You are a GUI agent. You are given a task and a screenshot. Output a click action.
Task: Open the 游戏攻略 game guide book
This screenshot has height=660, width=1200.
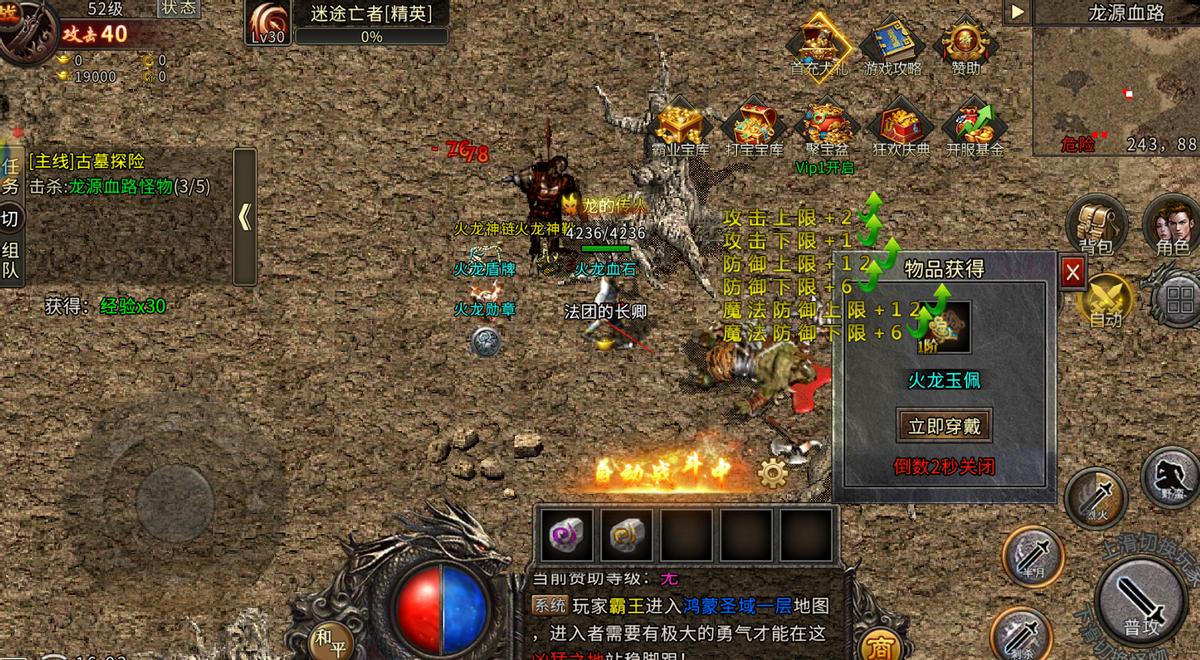893,44
